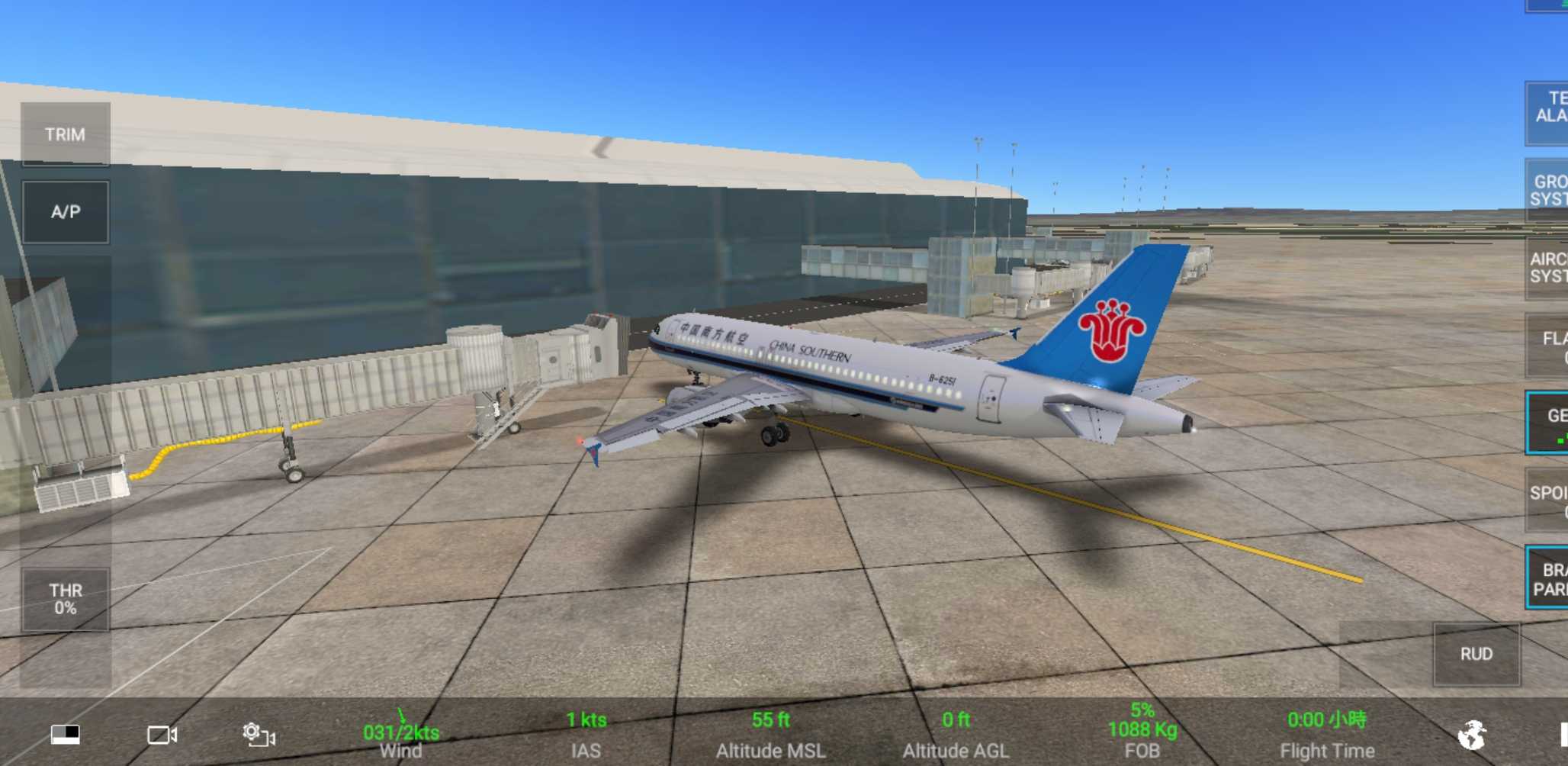1568x766 pixels.
Task: Activate the Spoiler control
Action: coord(1548,500)
